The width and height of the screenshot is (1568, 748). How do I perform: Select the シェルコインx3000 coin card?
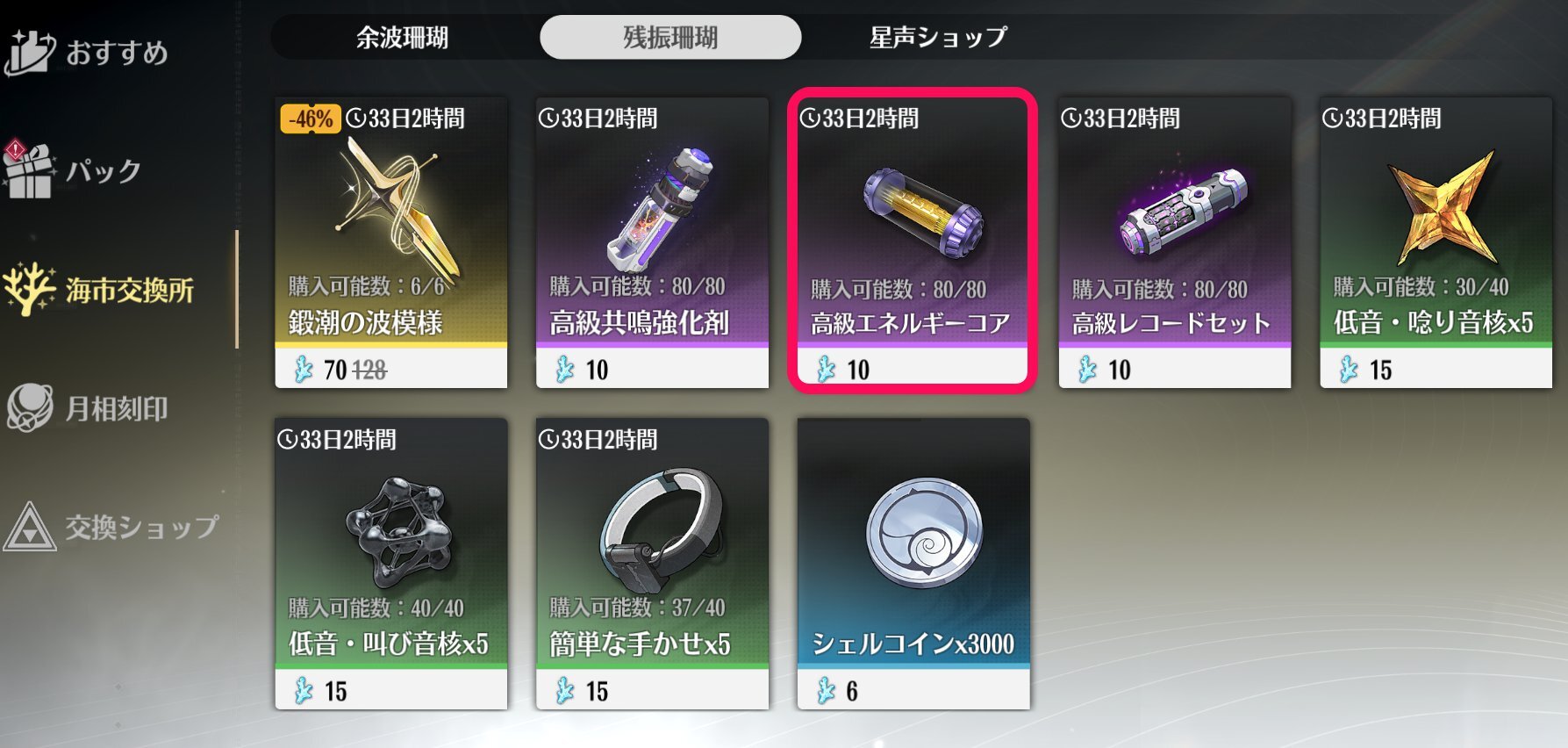(914, 566)
